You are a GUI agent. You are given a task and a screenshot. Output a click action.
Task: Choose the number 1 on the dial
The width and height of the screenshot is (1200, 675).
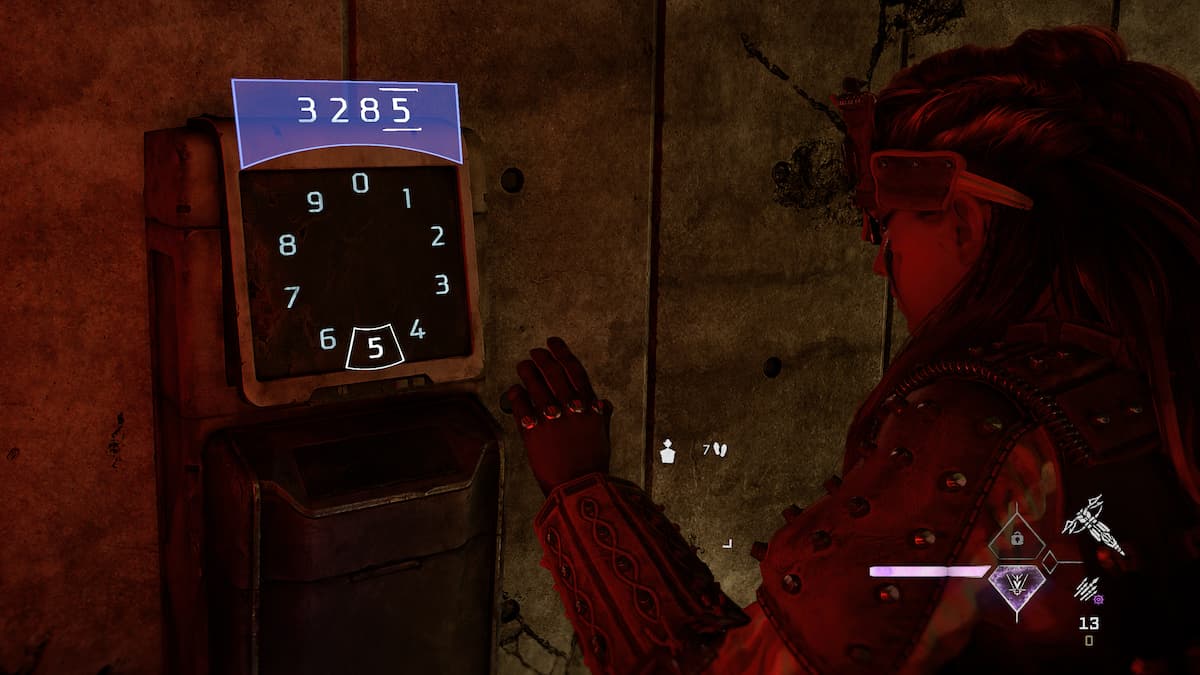click(x=407, y=198)
